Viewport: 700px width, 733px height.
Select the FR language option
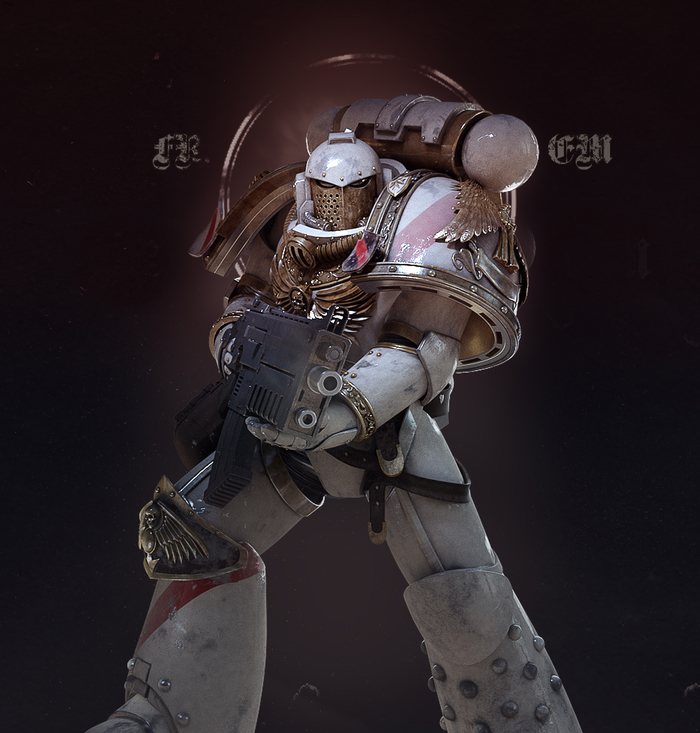(x=176, y=152)
